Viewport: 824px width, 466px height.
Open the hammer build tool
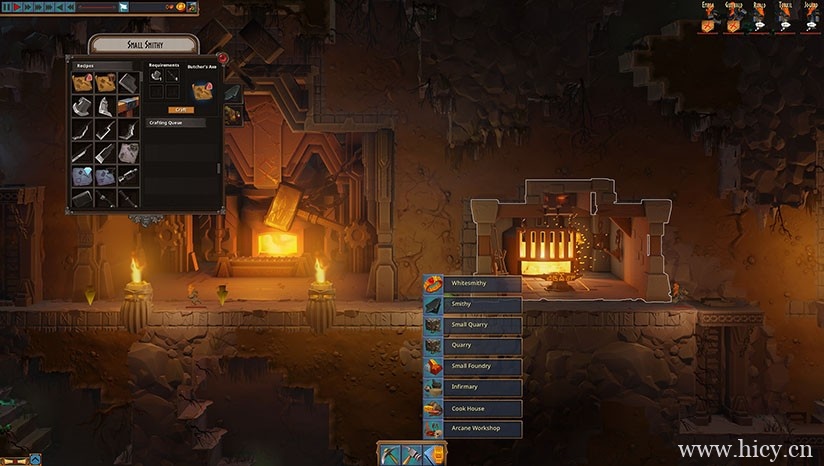(x=410, y=455)
